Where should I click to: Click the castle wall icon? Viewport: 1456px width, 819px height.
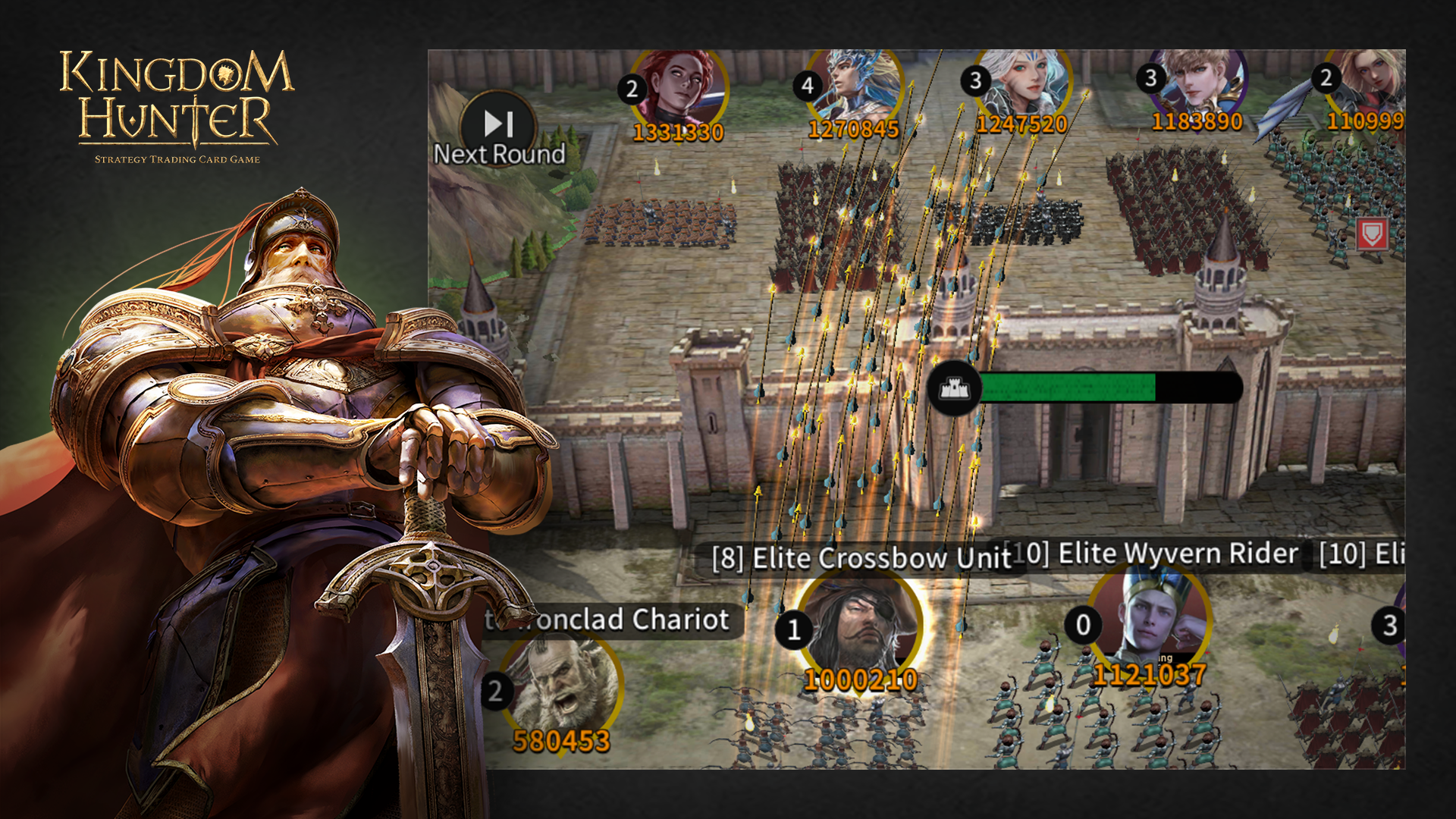pos(955,388)
